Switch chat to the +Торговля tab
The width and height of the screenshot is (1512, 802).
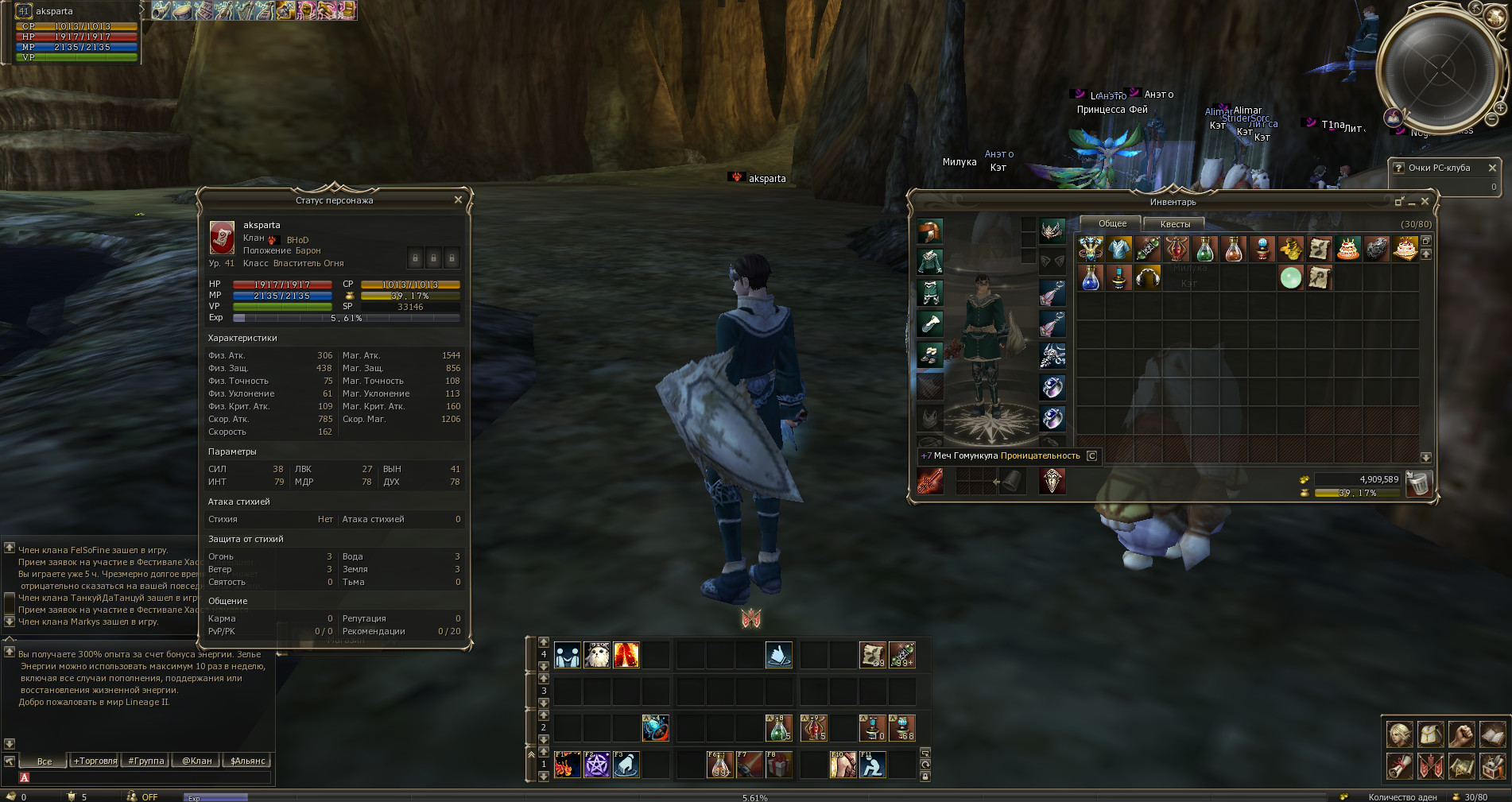[95, 761]
